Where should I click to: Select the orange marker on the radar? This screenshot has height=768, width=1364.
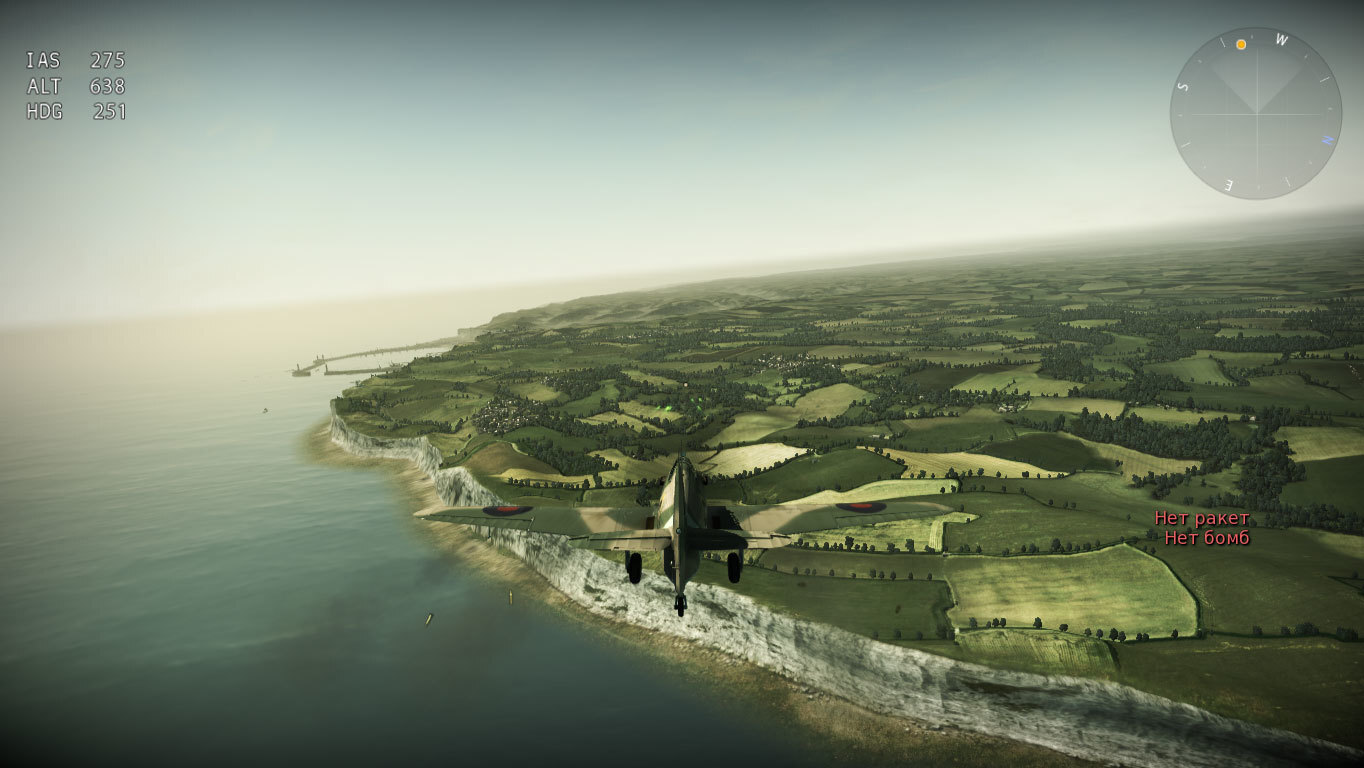pos(1241,44)
